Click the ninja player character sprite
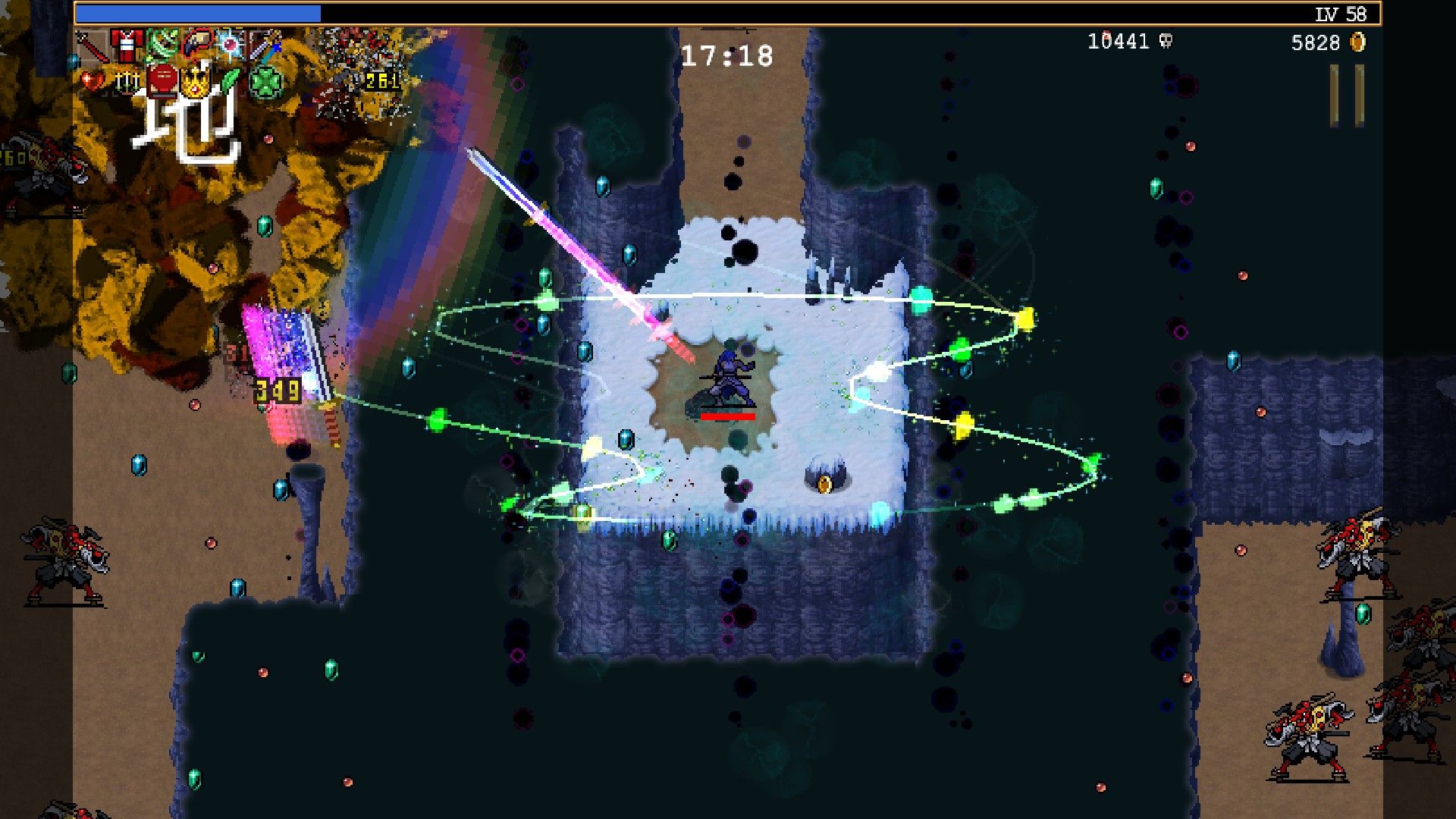Screen dimensions: 1456x819 pos(730,381)
